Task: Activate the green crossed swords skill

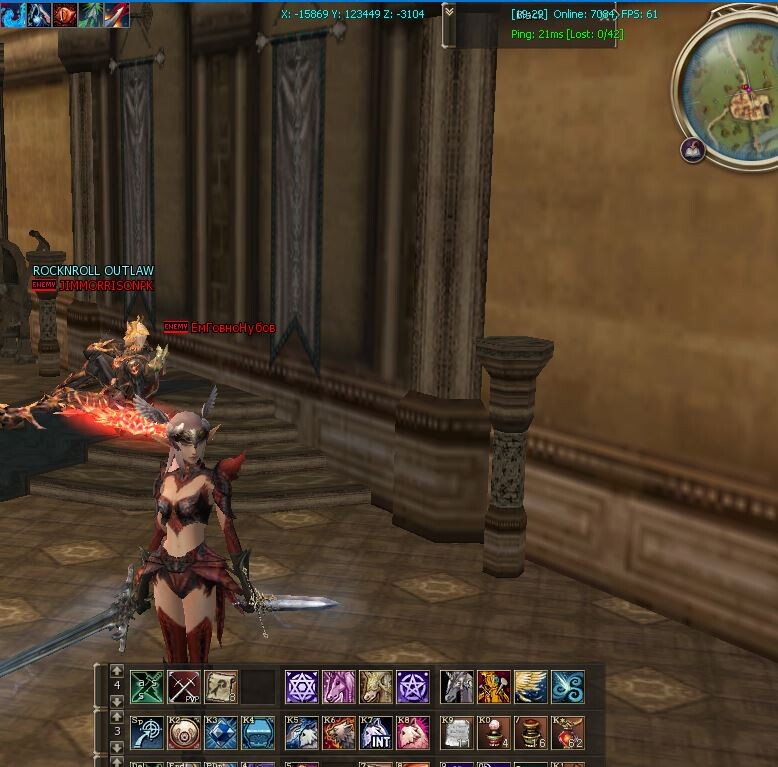Action: [147, 687]
